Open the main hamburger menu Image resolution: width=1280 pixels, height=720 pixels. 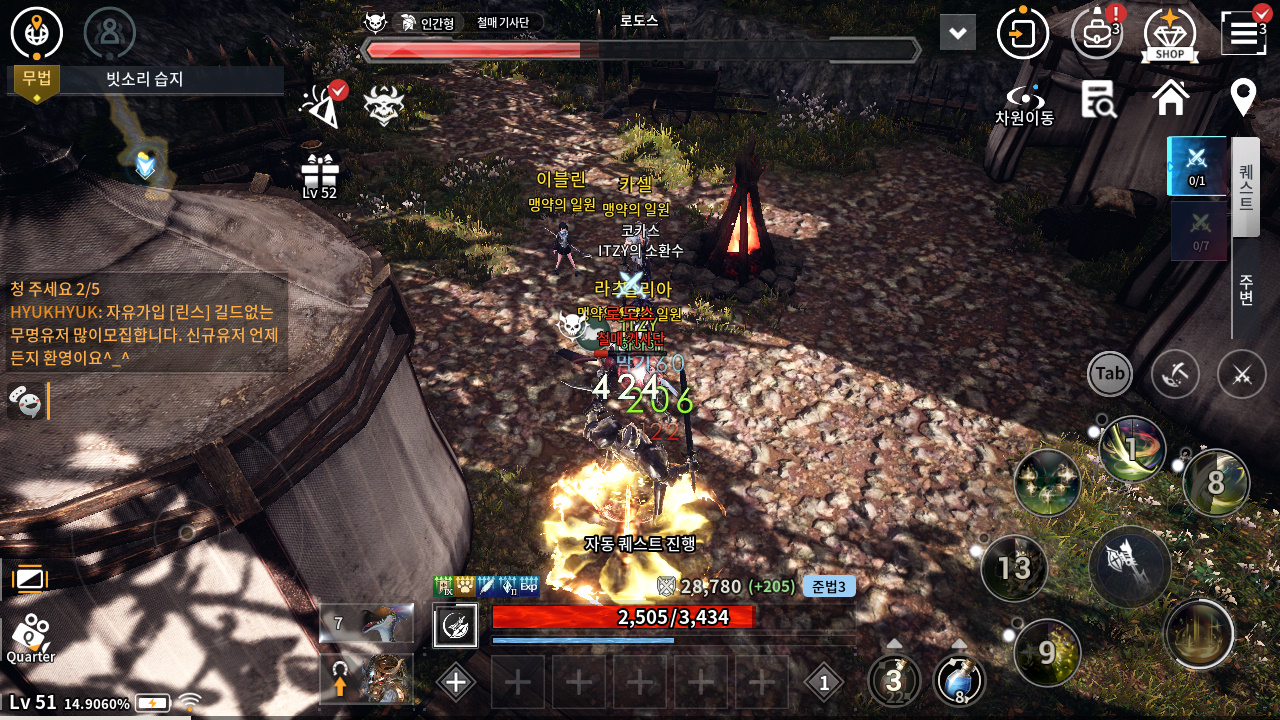1243,34
